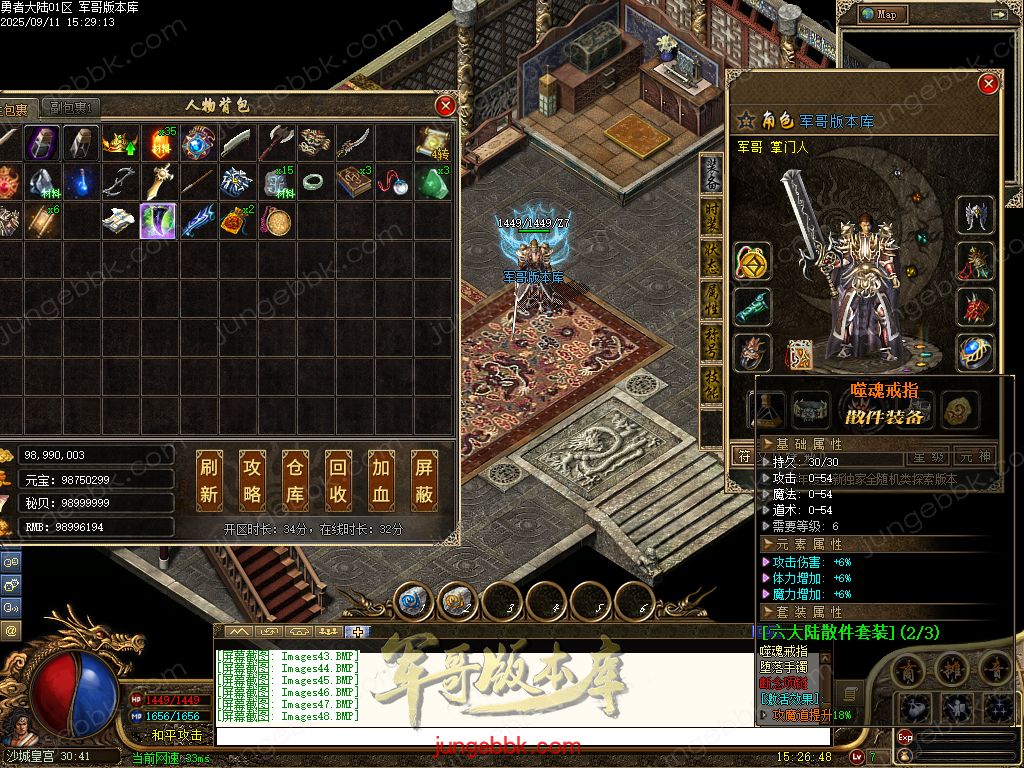Click the 回收 recycle button
This screenshot has height=768, width=1024.
tap(338, 480)
